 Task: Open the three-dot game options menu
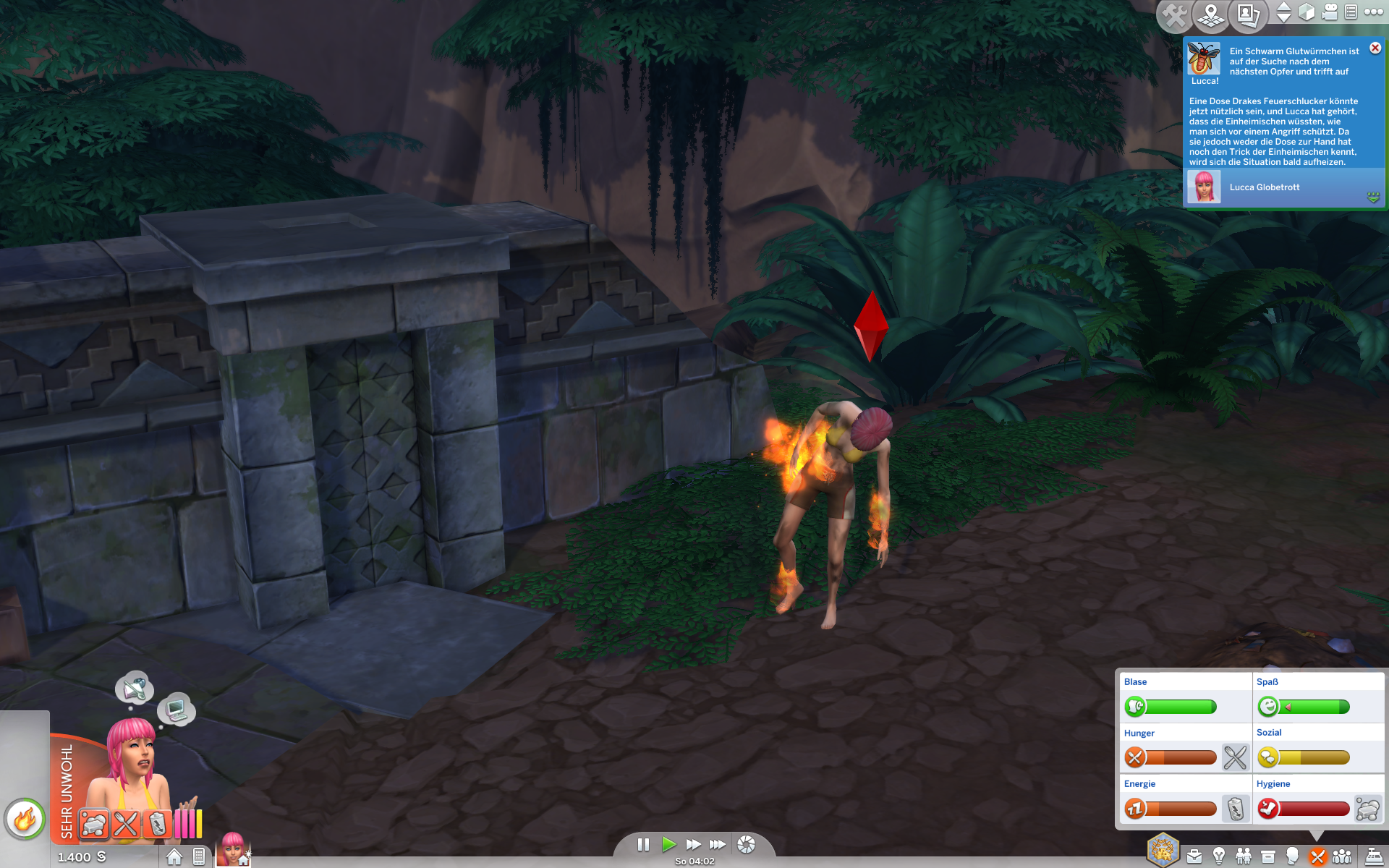coord(1373,12)
